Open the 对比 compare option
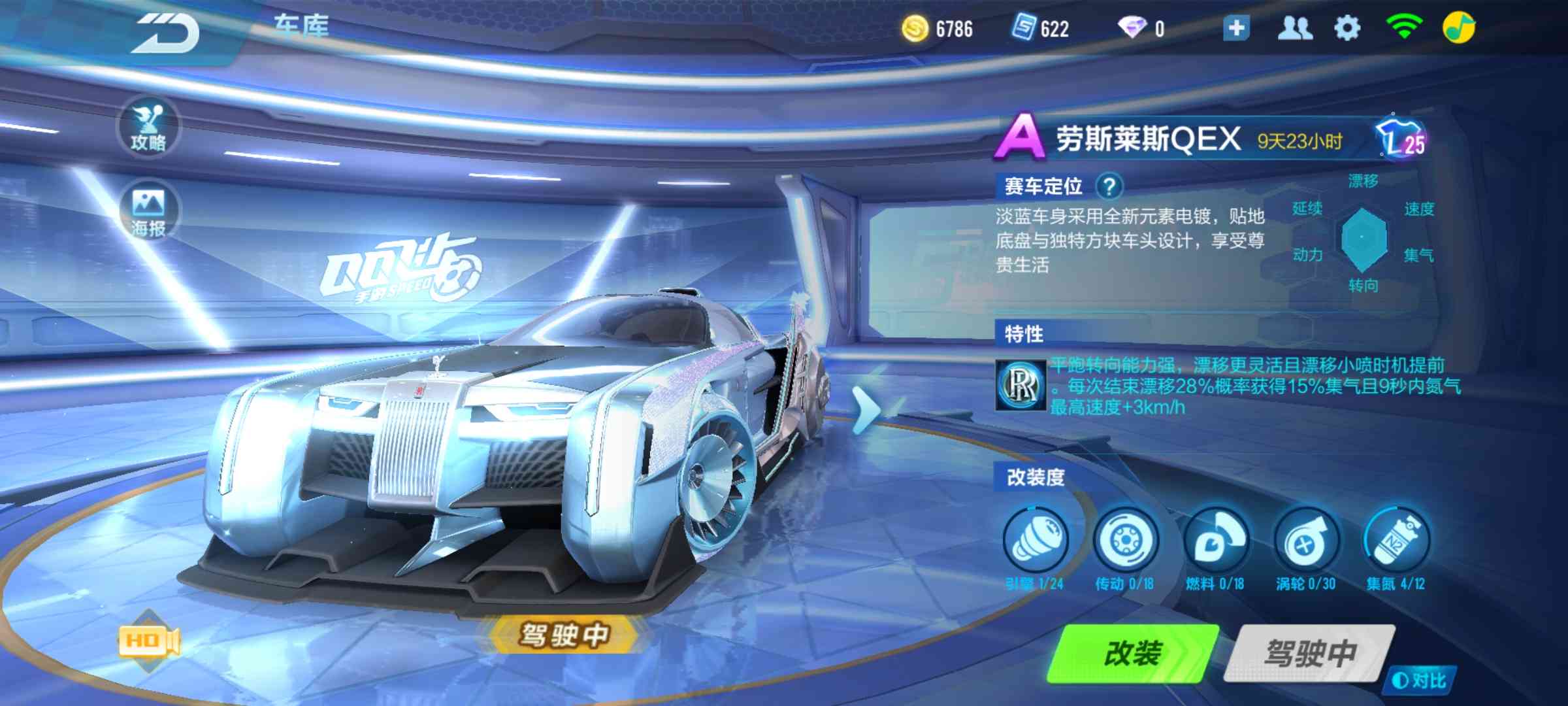The image size is (1568, 706). click(x=1419, y=681)
